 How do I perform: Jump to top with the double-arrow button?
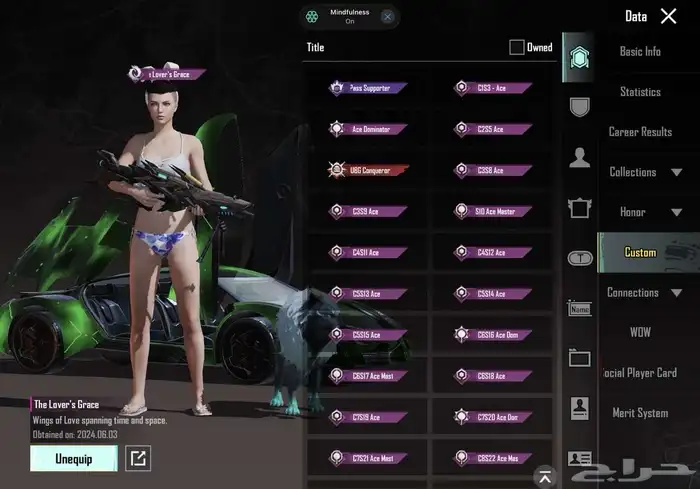pyautogui.click(x=544, y=474)
